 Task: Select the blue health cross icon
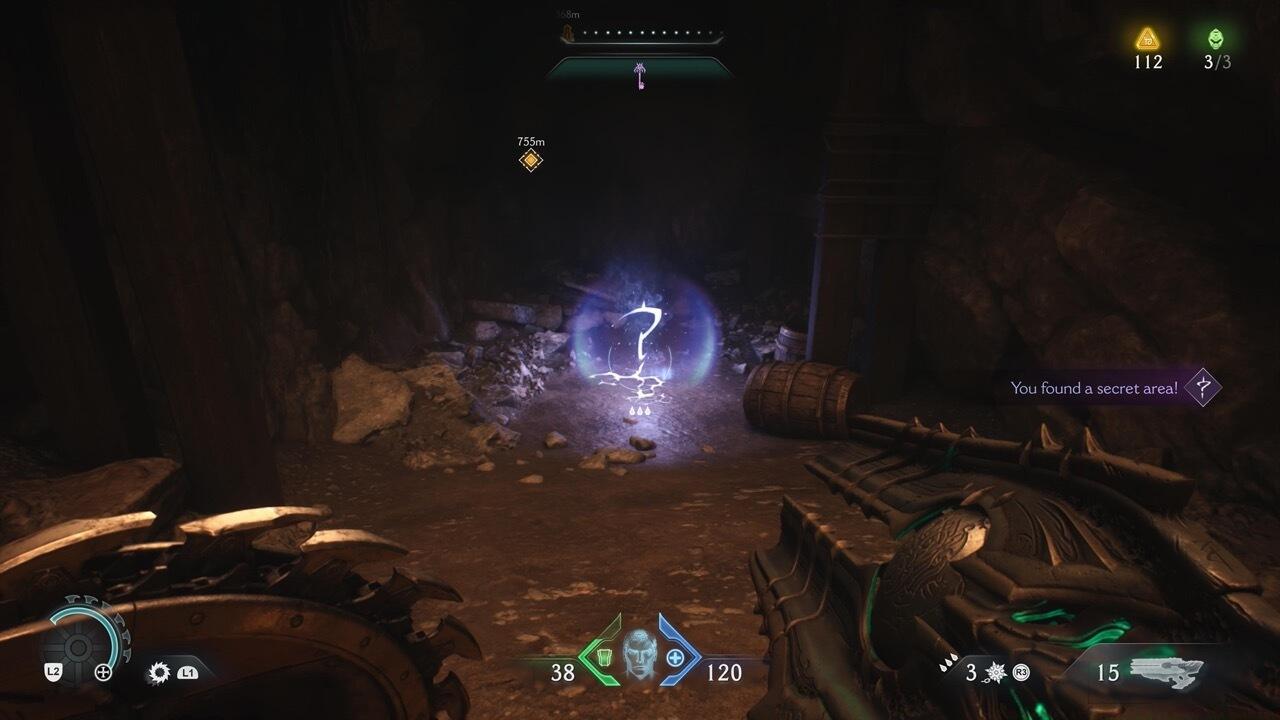click(x=675, y=657)
